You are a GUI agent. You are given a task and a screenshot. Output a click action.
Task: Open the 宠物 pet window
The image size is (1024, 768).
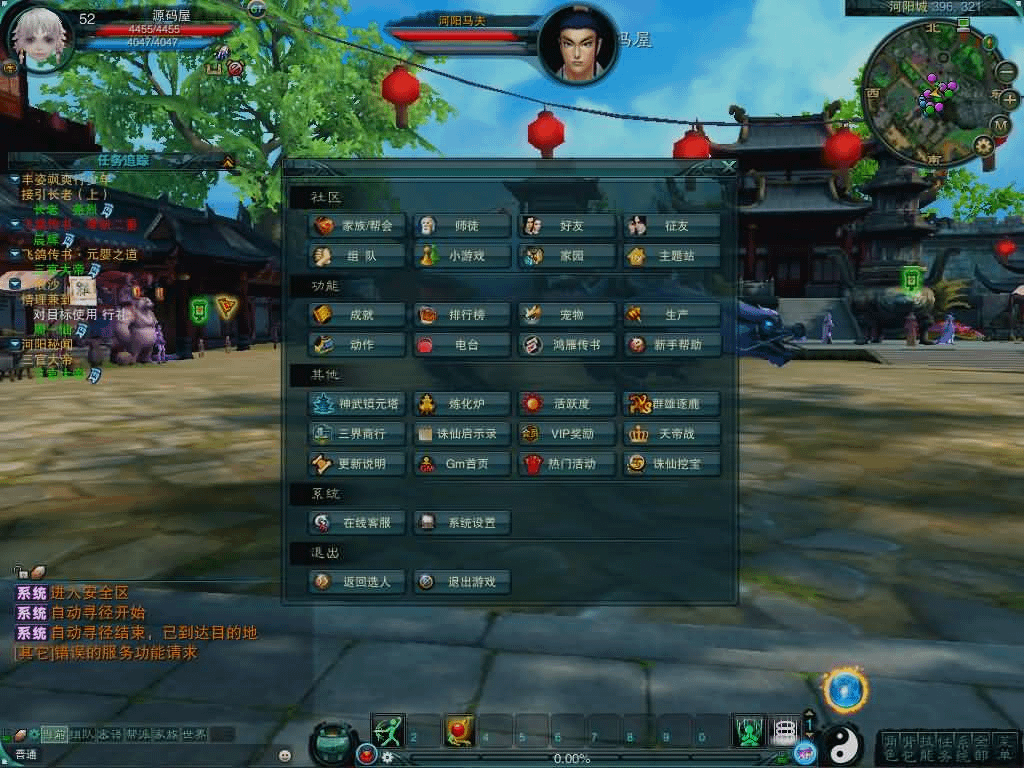pos(567,315)
